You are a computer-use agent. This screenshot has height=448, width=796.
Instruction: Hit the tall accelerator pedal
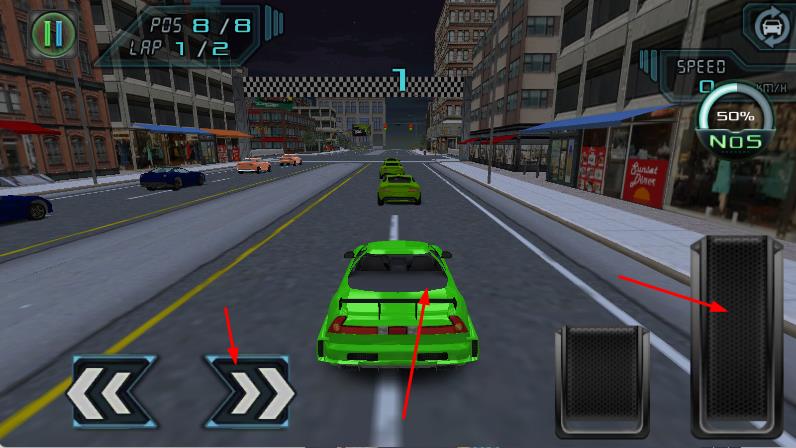click(736, 338)
